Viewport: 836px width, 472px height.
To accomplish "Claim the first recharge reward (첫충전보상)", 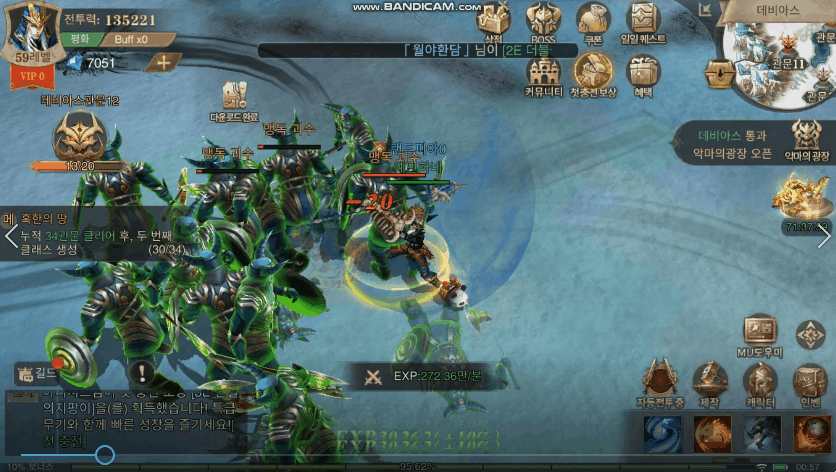I will (593, 72).
